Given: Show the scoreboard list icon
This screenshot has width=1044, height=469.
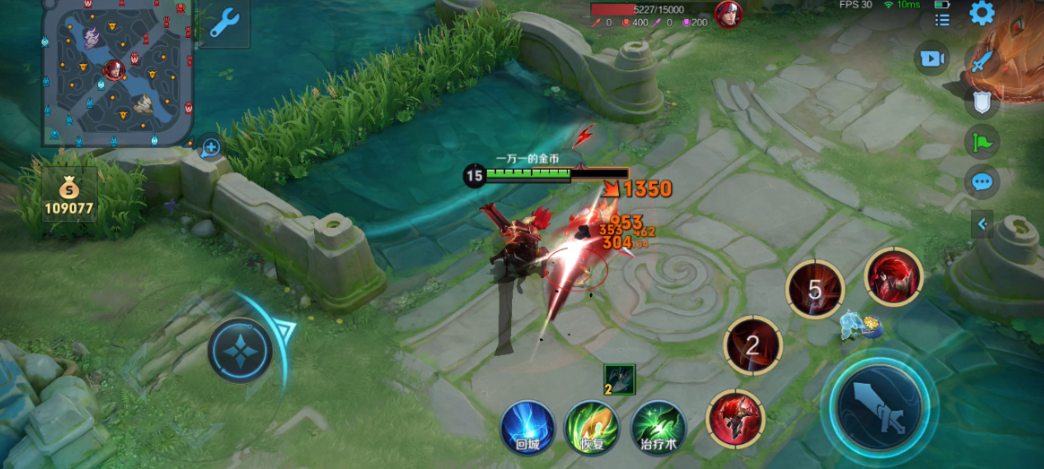Looking at the screenshot, I should pyautogui.click(x=942, y=19).
